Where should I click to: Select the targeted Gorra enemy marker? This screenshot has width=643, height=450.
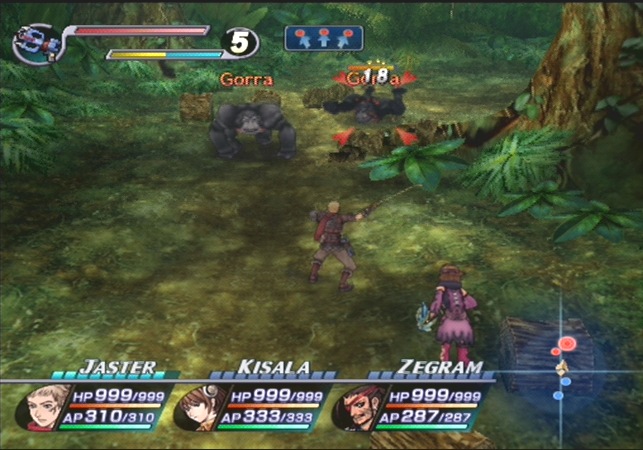tap(367, 79)
